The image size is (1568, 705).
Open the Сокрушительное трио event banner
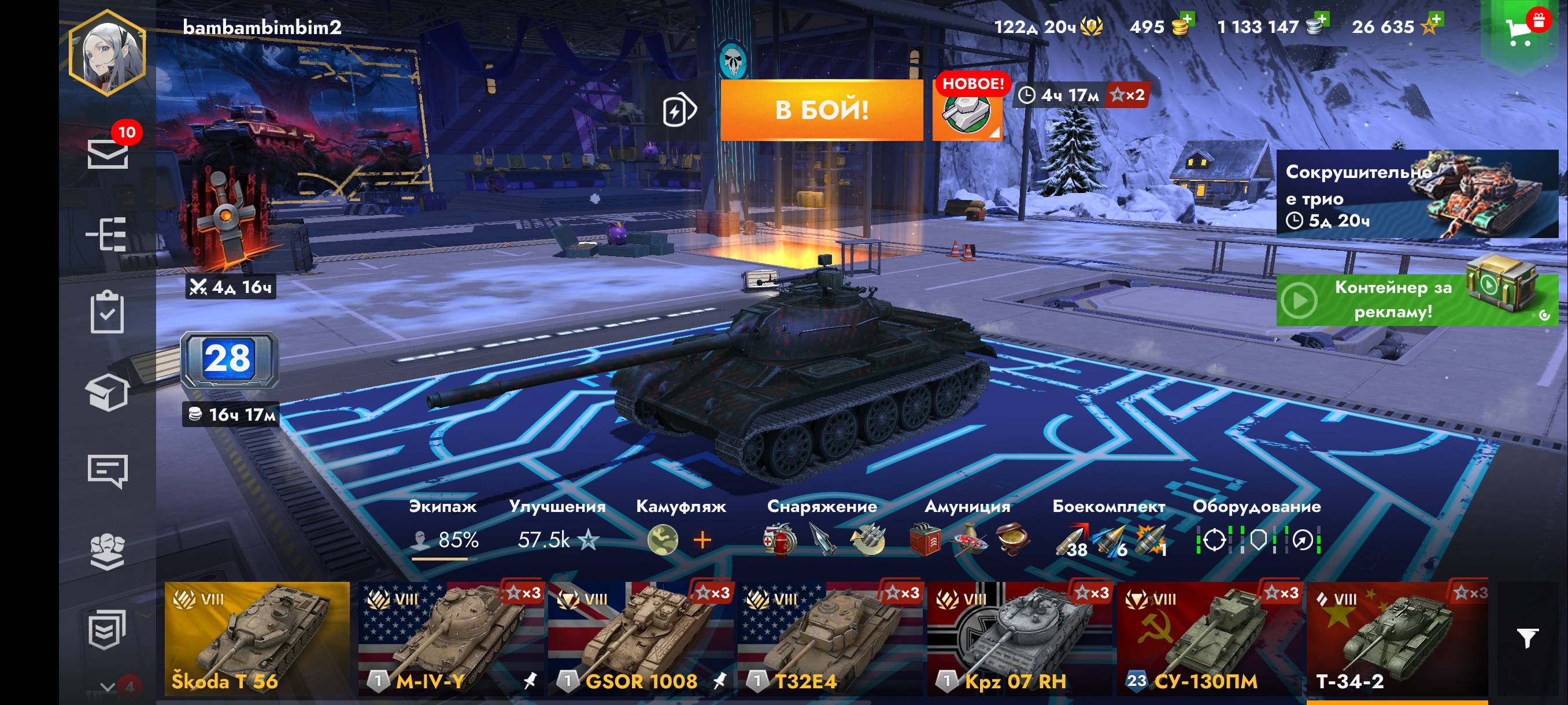[x=1416, y=195]
